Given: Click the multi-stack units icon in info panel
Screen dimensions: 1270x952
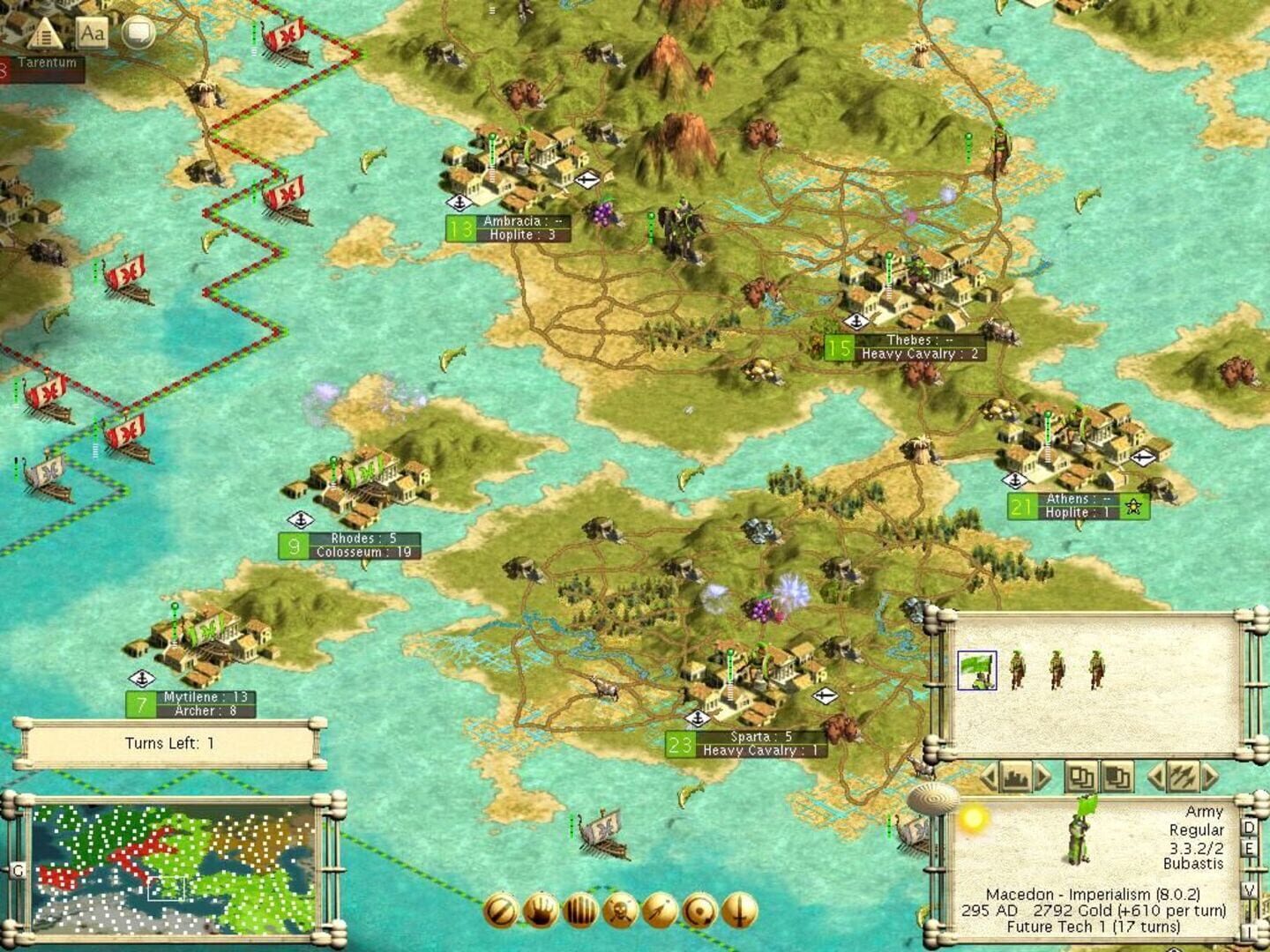Looking at the screenshot, I should (1118, 777).
